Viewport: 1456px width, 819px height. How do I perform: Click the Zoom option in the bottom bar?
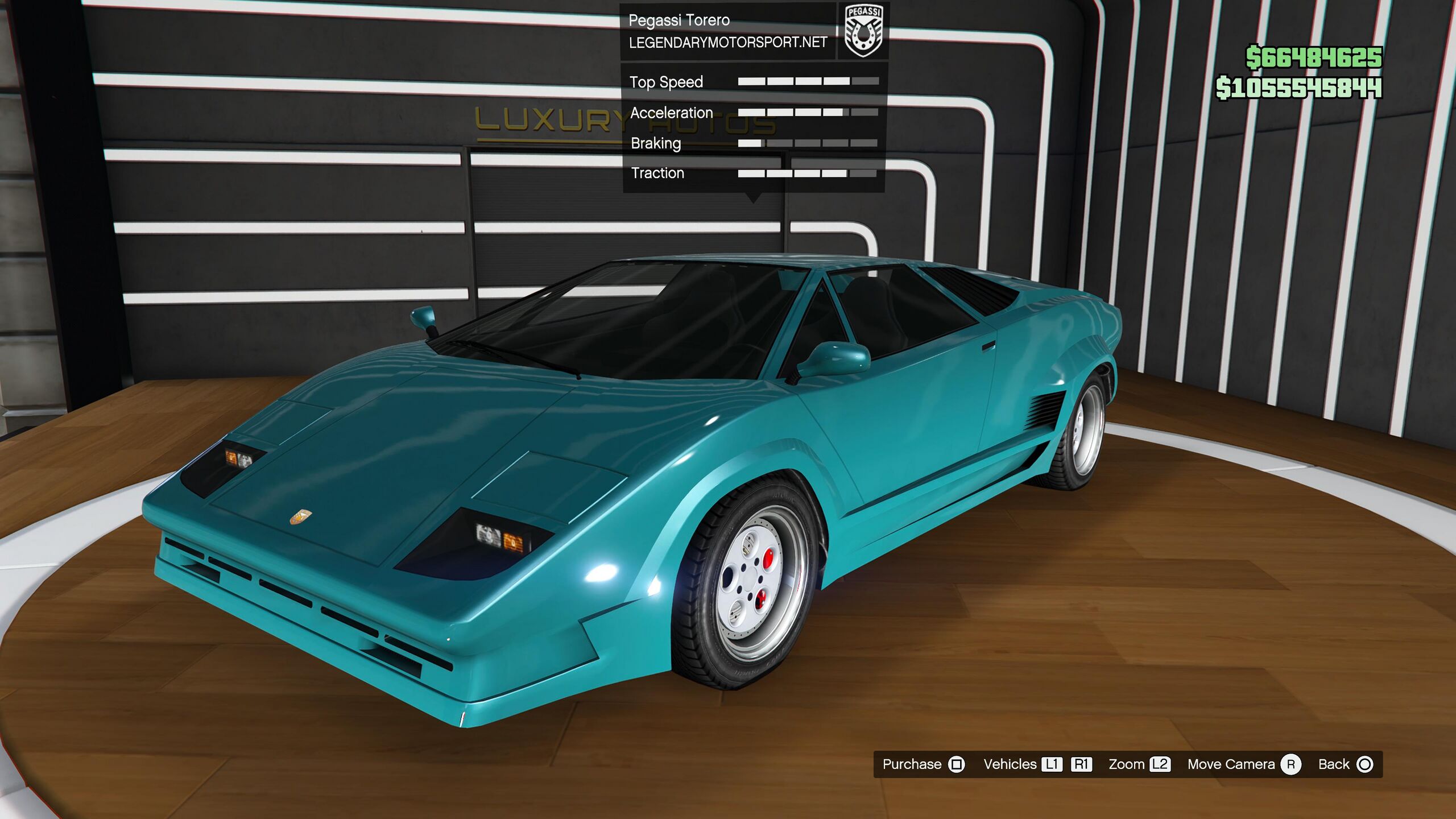coord(1139,764)
